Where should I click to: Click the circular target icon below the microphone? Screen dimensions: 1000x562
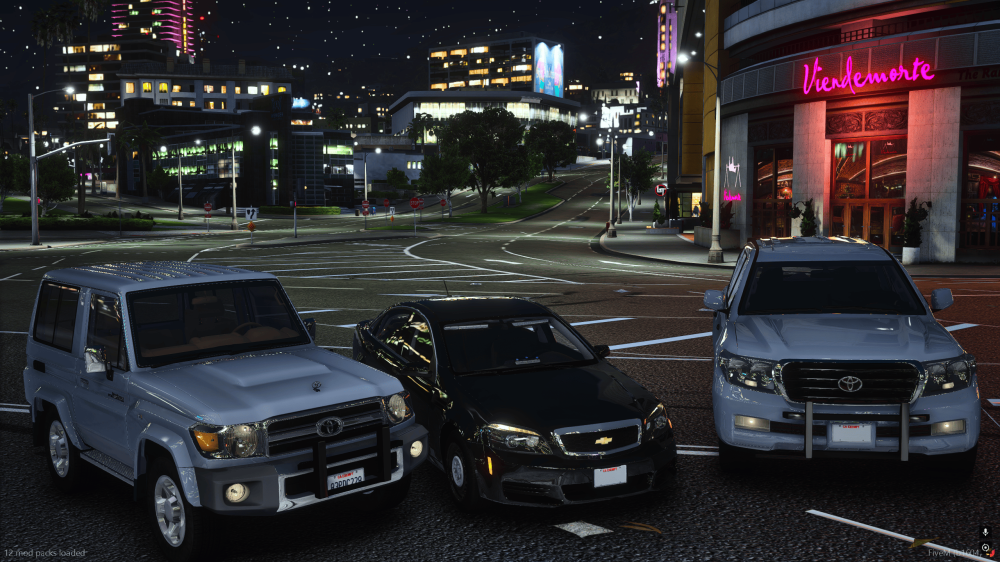click(985, 548)
